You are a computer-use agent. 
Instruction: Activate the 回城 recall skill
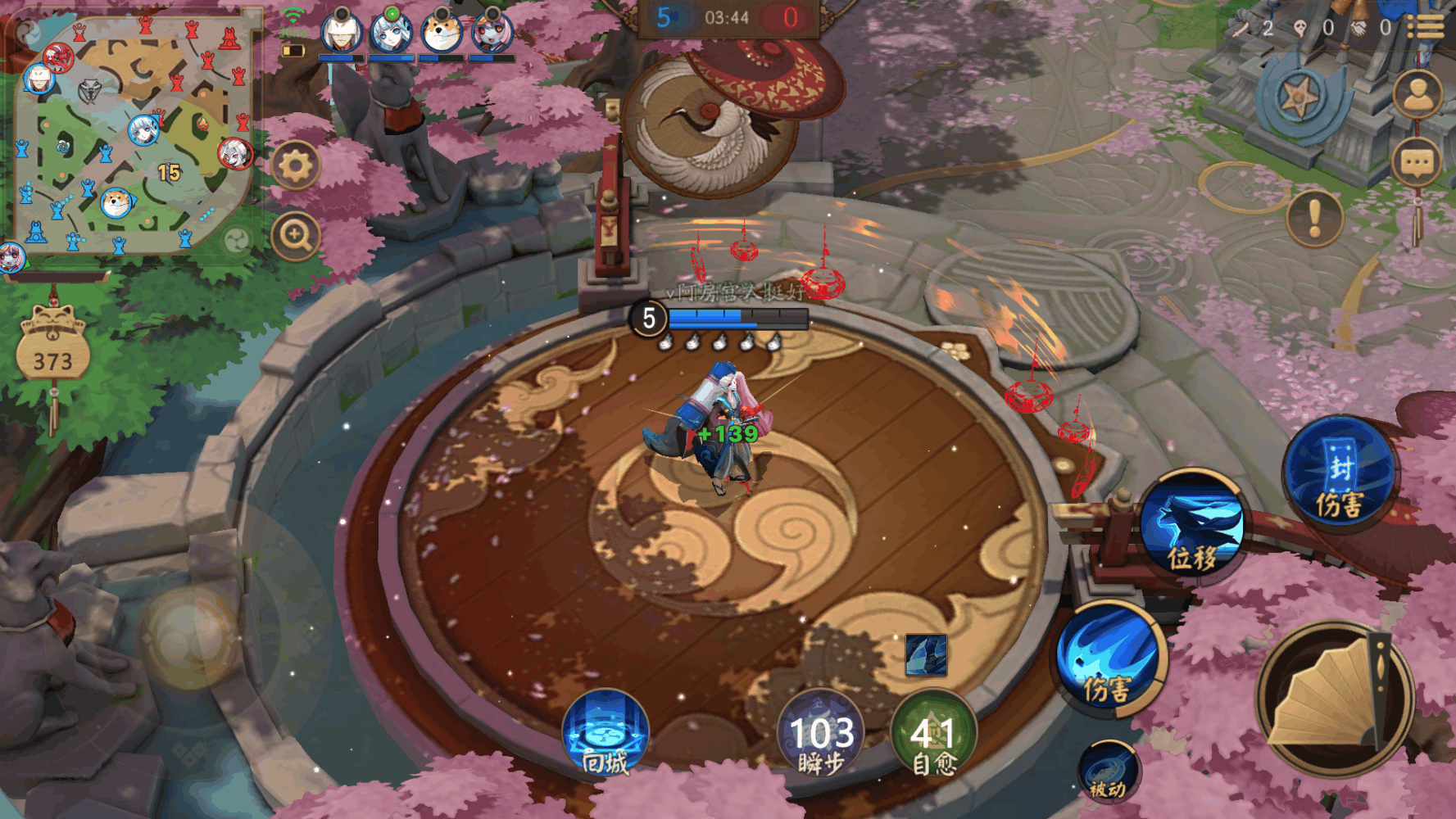click(606, 733)
